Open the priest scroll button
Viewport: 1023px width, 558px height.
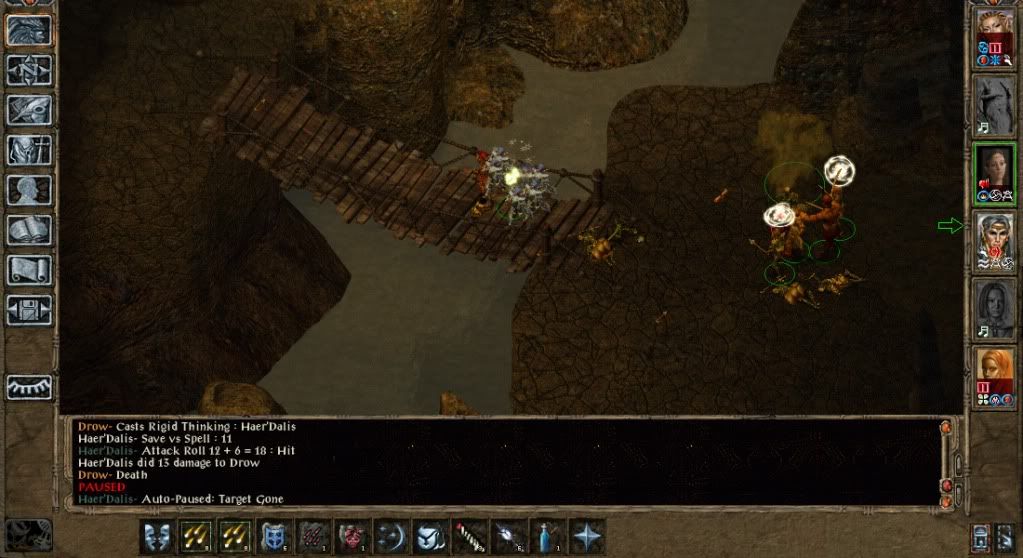pos(29,269)
